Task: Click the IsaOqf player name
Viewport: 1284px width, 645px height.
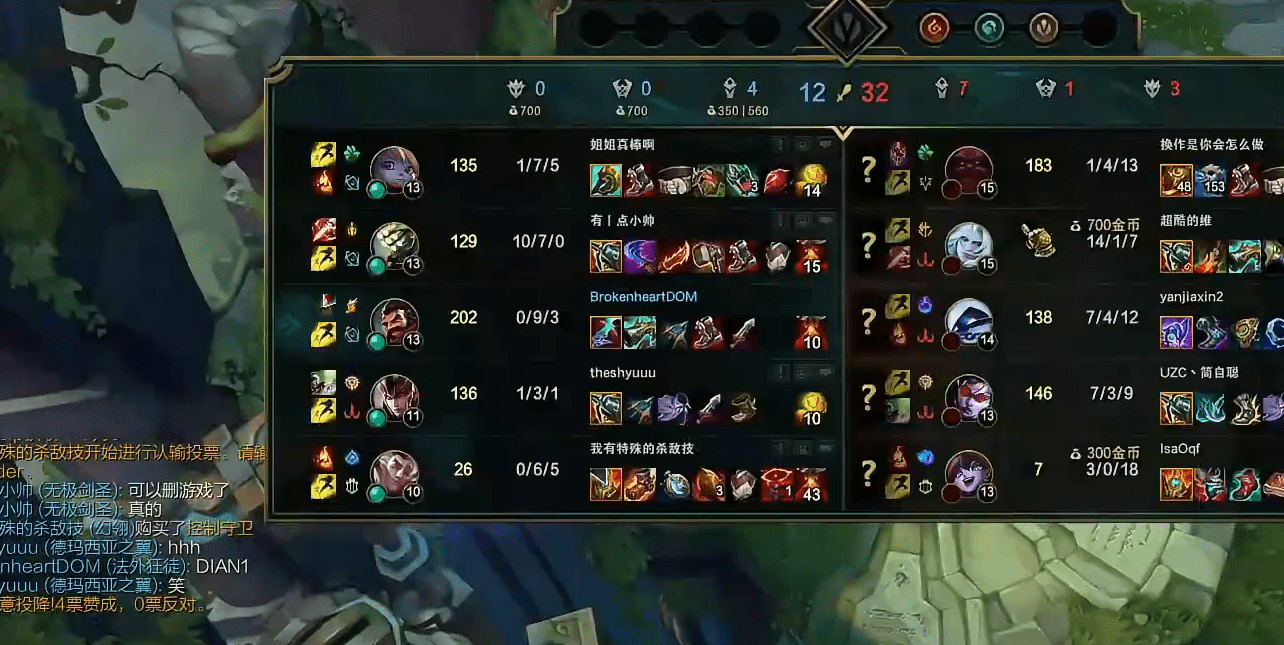Action: (1179, 449)
